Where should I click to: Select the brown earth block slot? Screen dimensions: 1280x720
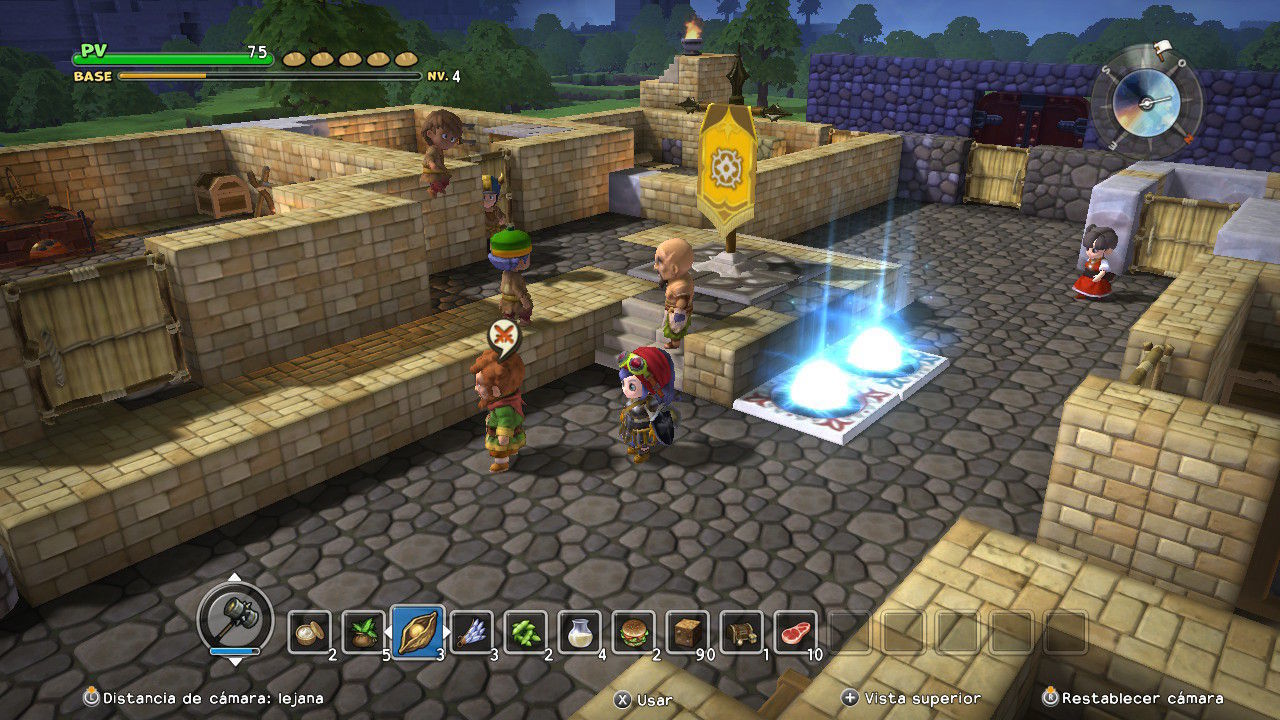point(688,632)
